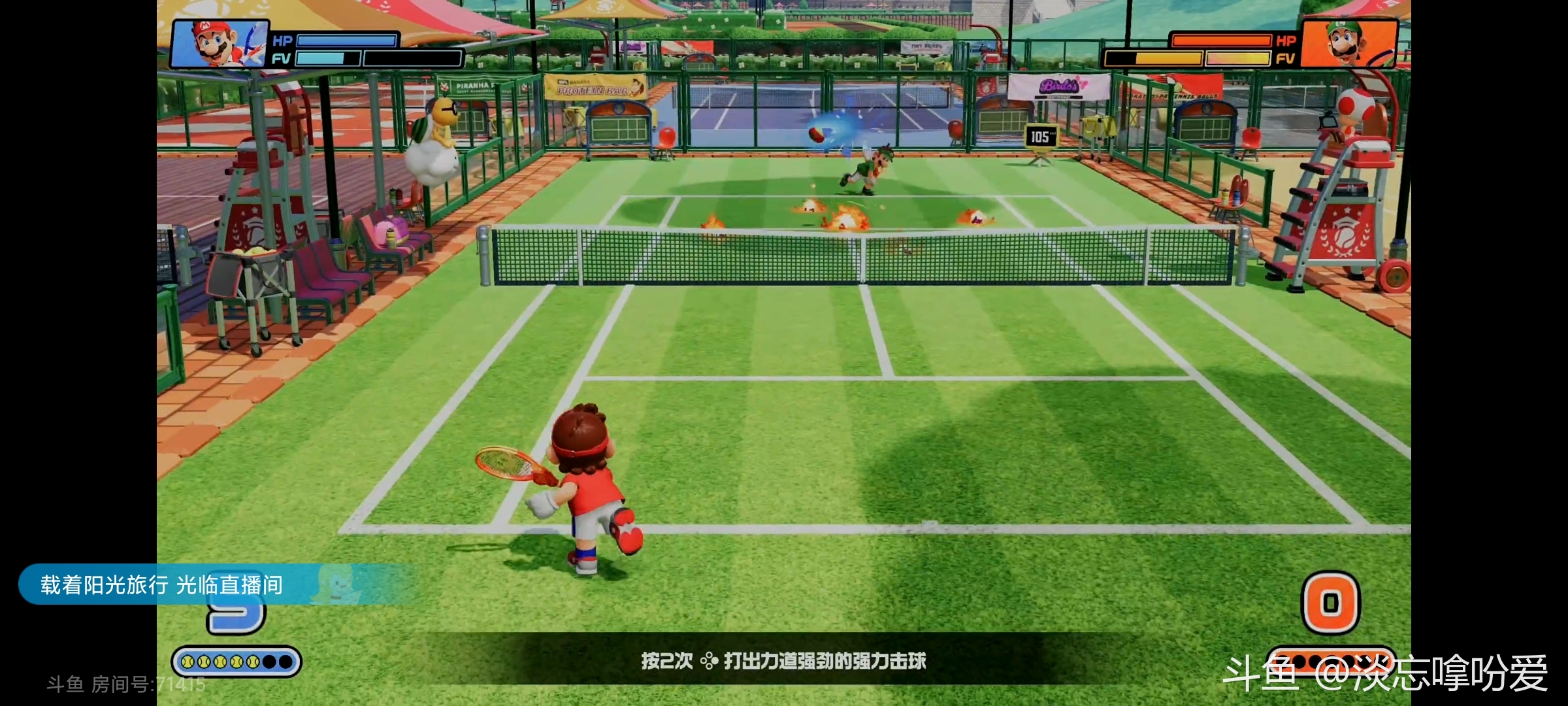This screenshot has width=1568, height=706.
Task: Click Luigi's opponent portrait
Action: pos(1348,43)
